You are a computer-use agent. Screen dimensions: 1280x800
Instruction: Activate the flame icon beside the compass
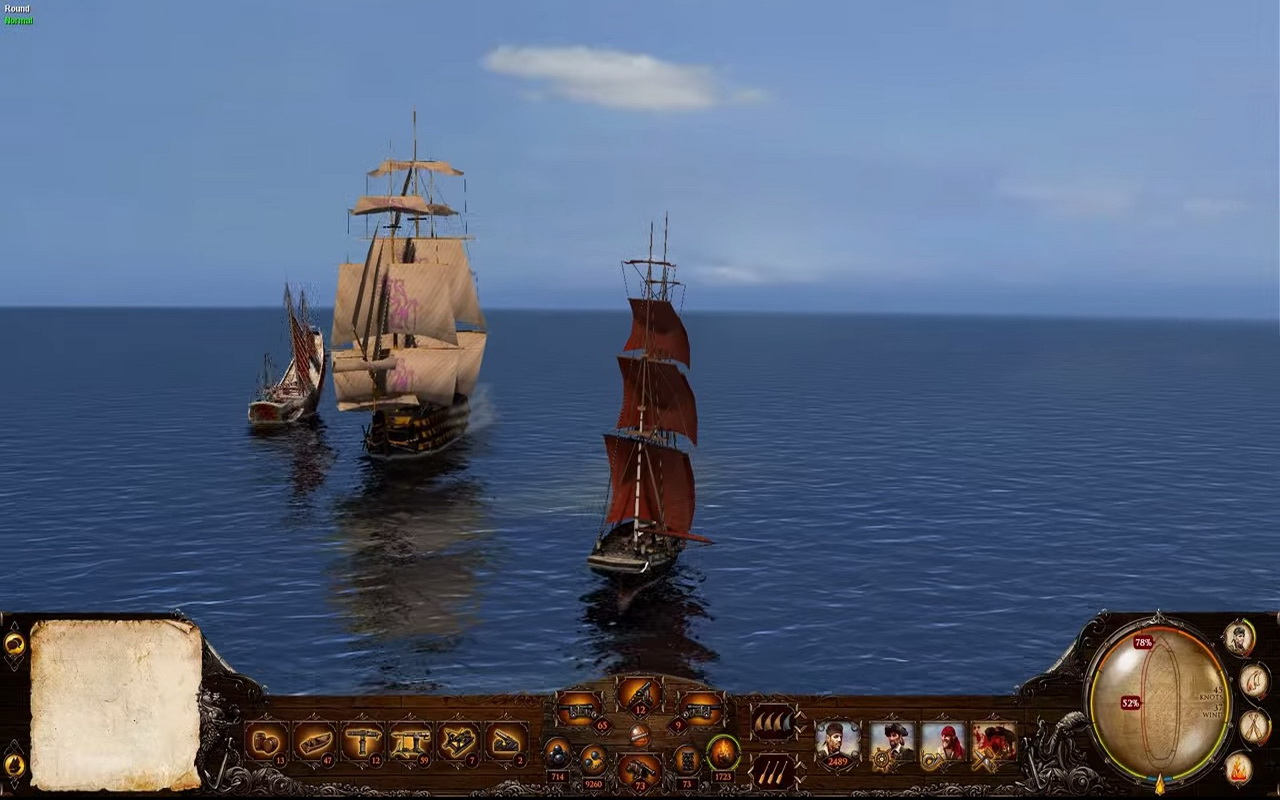1239,769
